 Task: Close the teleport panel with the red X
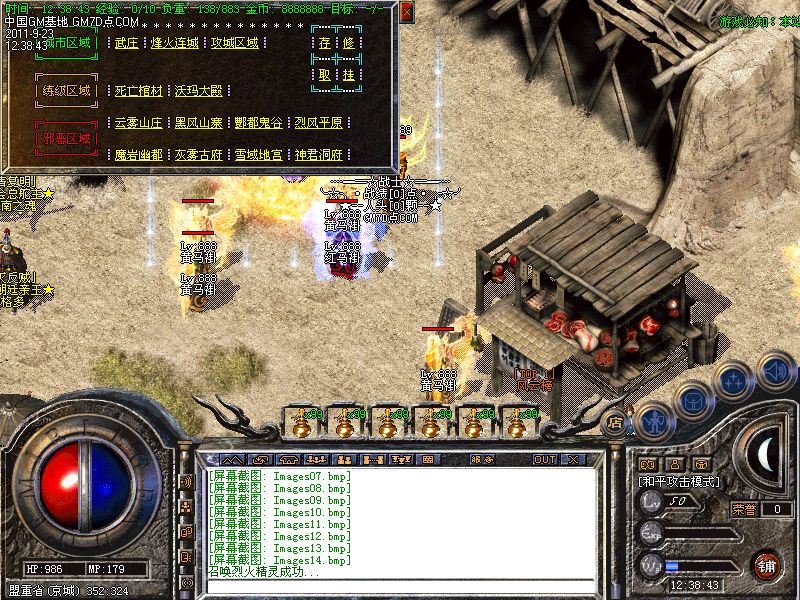pyautogui.click(x=407, y=12)
